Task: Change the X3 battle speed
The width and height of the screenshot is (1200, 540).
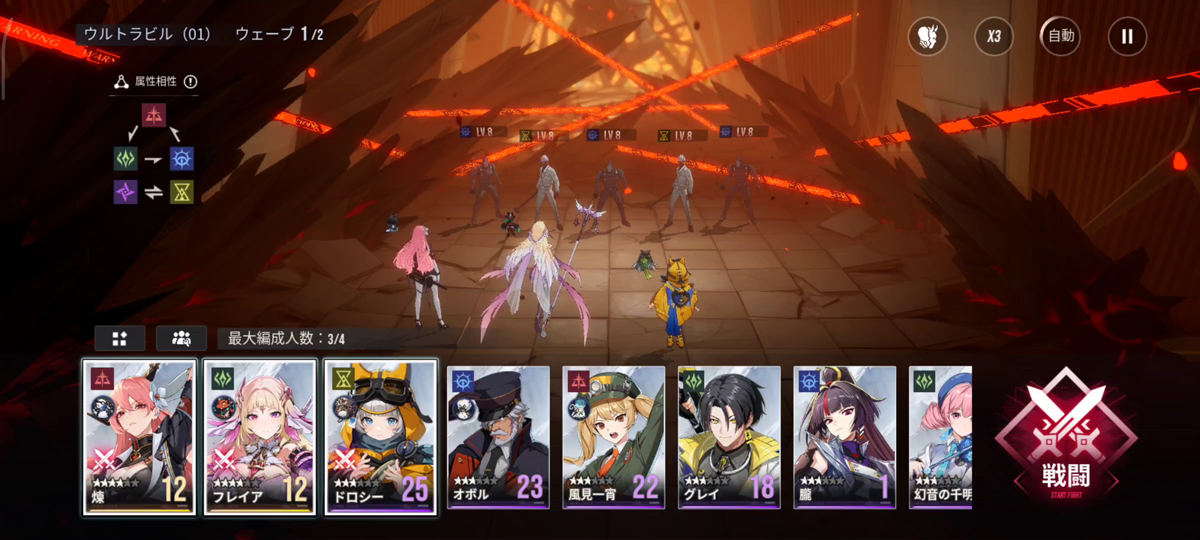Action: coord(994,37)
